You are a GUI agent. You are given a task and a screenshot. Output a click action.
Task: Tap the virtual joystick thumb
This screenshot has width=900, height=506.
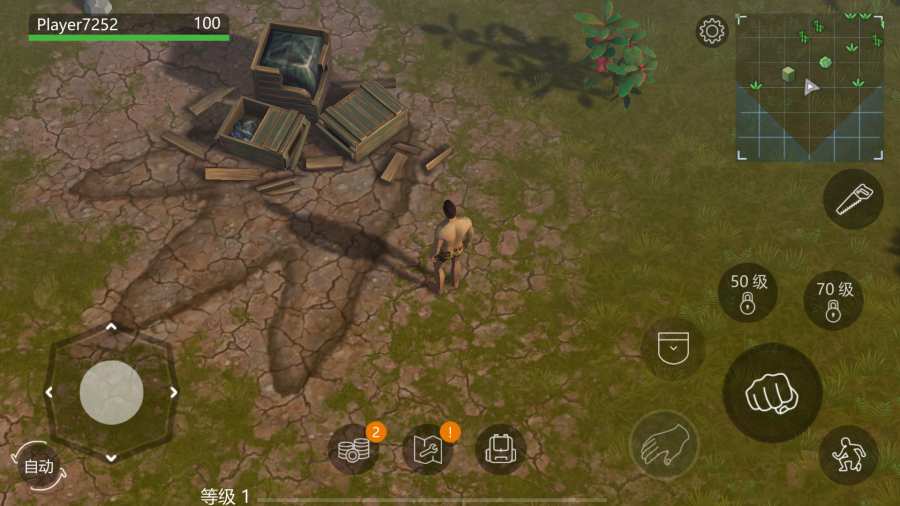(x=111, y=392)
